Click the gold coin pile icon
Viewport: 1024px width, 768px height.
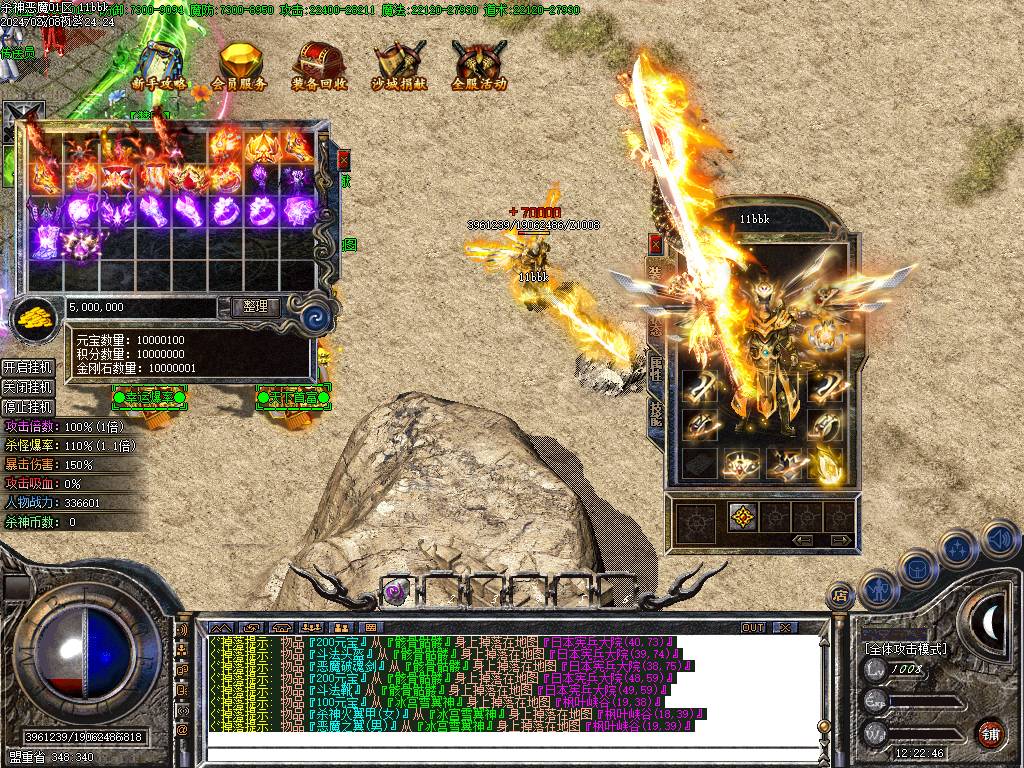coord(36,317)
